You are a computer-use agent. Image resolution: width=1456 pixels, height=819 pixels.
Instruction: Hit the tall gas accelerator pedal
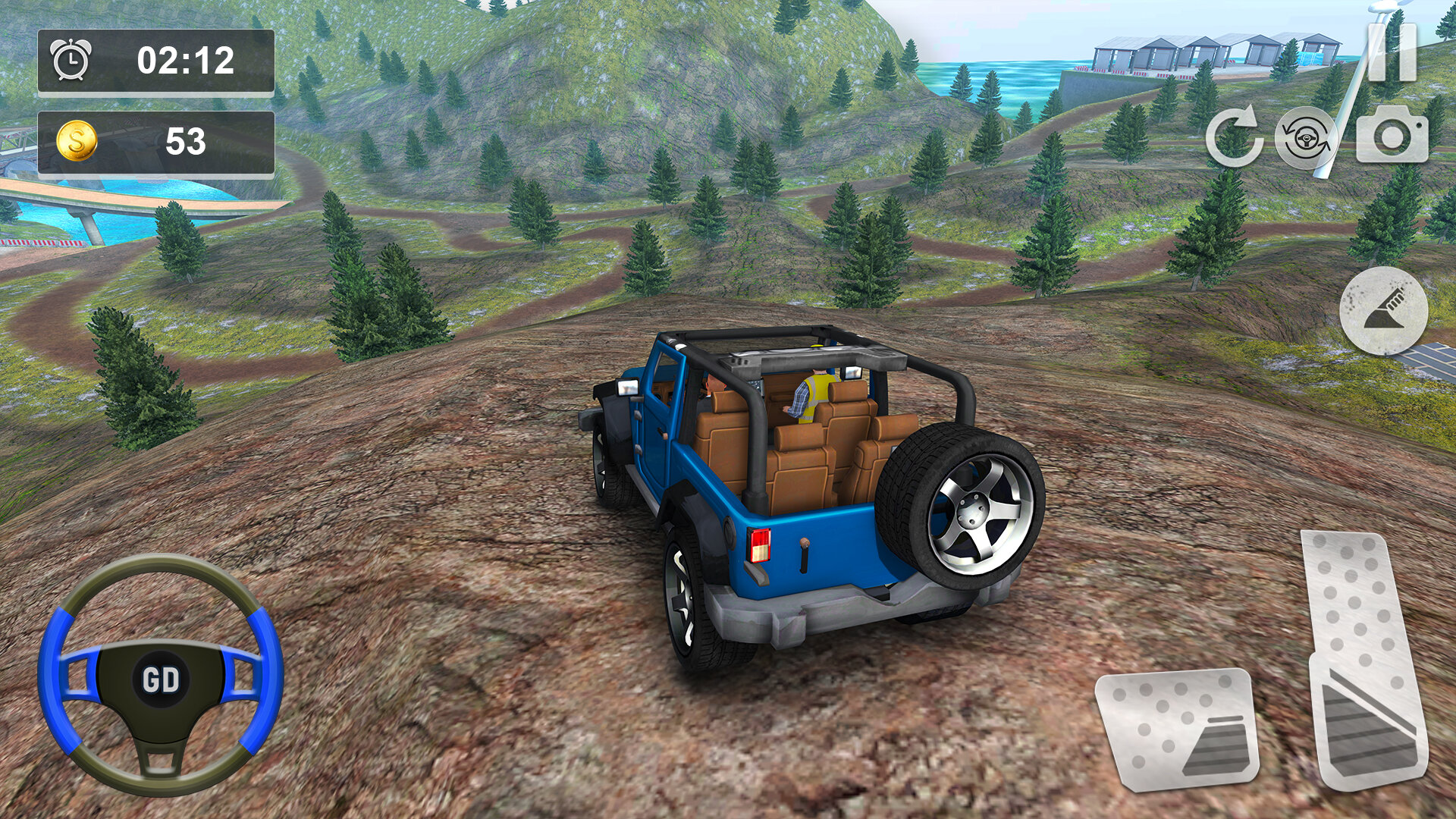point(1363,660)
